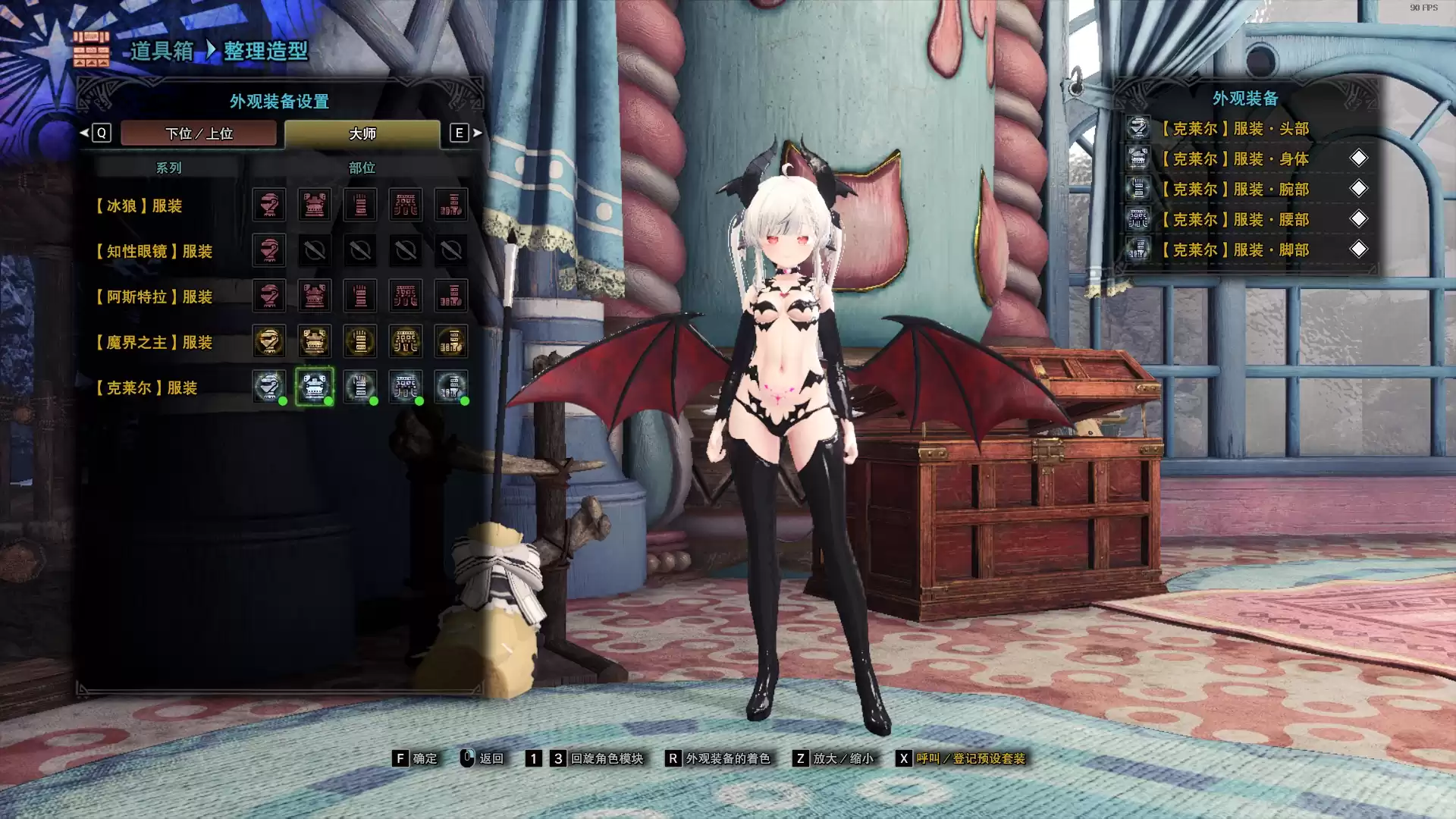This screenshot has height=819, width=1456.
Task: Select the 魔界之主 waist armor icon
Action: [x=406, y=341]
